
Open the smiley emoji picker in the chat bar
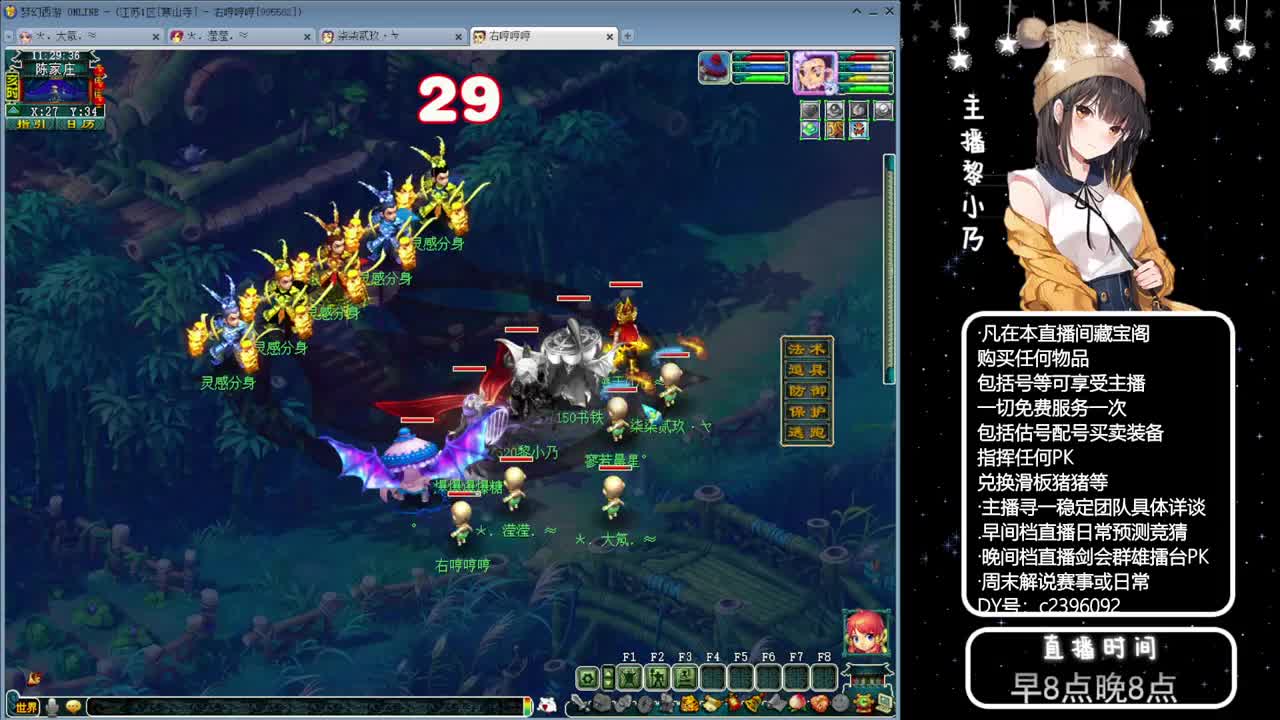point(72,704)
